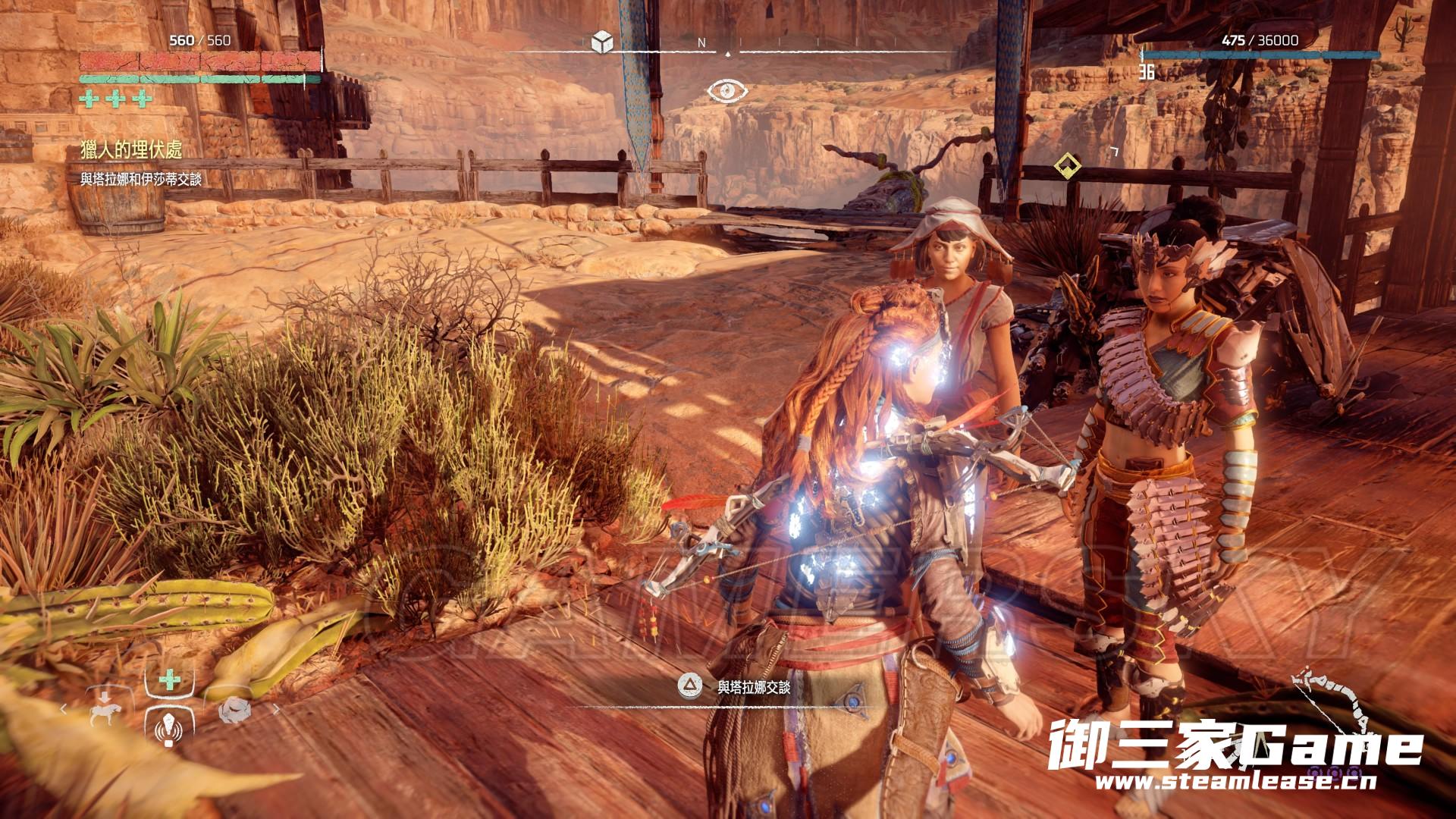Click the compass bar north marker
The image size is (1456, 819).
(701, 44)
